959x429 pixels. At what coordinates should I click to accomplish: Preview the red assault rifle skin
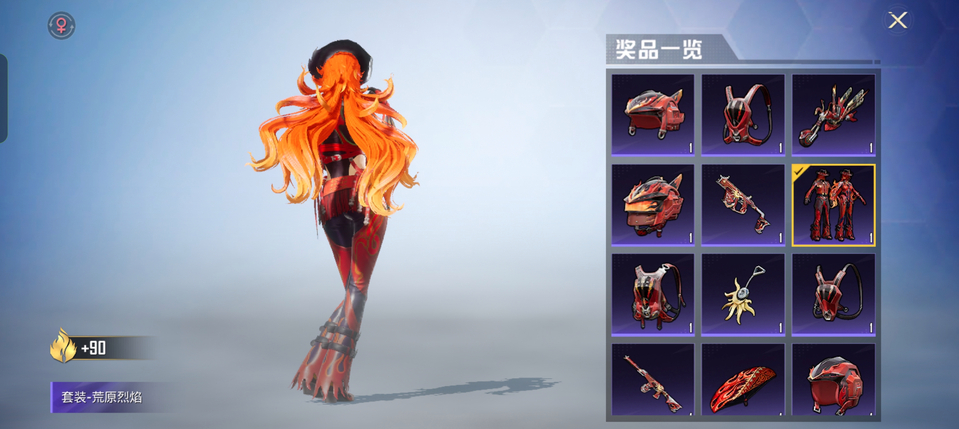pyautogui.click(x=654, y=381)
